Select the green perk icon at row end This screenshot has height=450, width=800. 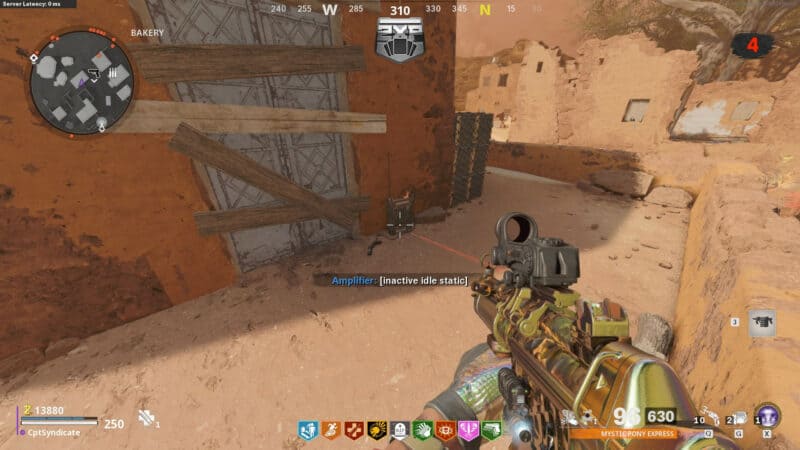tap(491, 430)
